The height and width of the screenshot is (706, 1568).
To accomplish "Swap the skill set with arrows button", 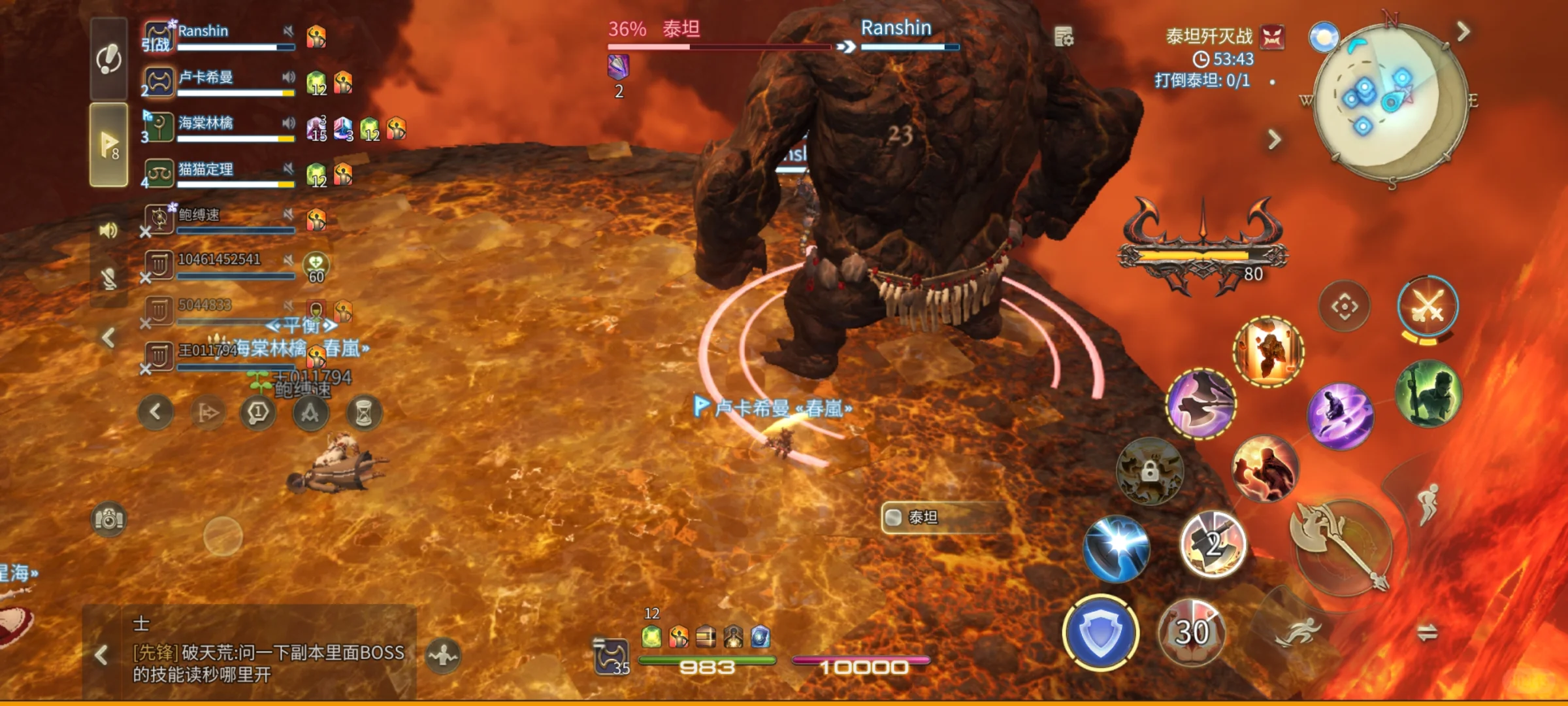I will 1427,632.
